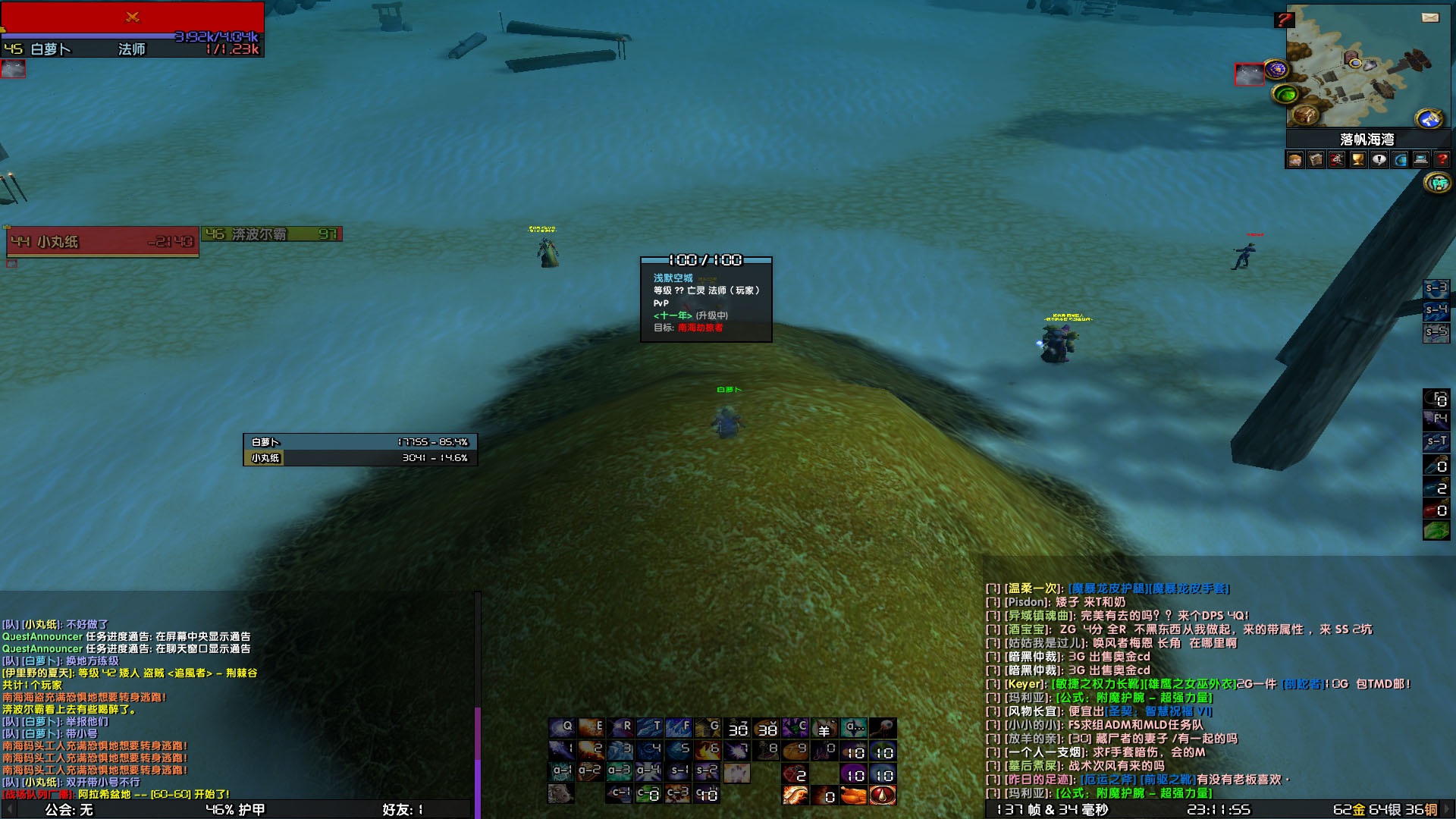This screenshot has width=1456, height=819.
Task: Open the computer performance icon under the minimap
Action: point(1420,159)
